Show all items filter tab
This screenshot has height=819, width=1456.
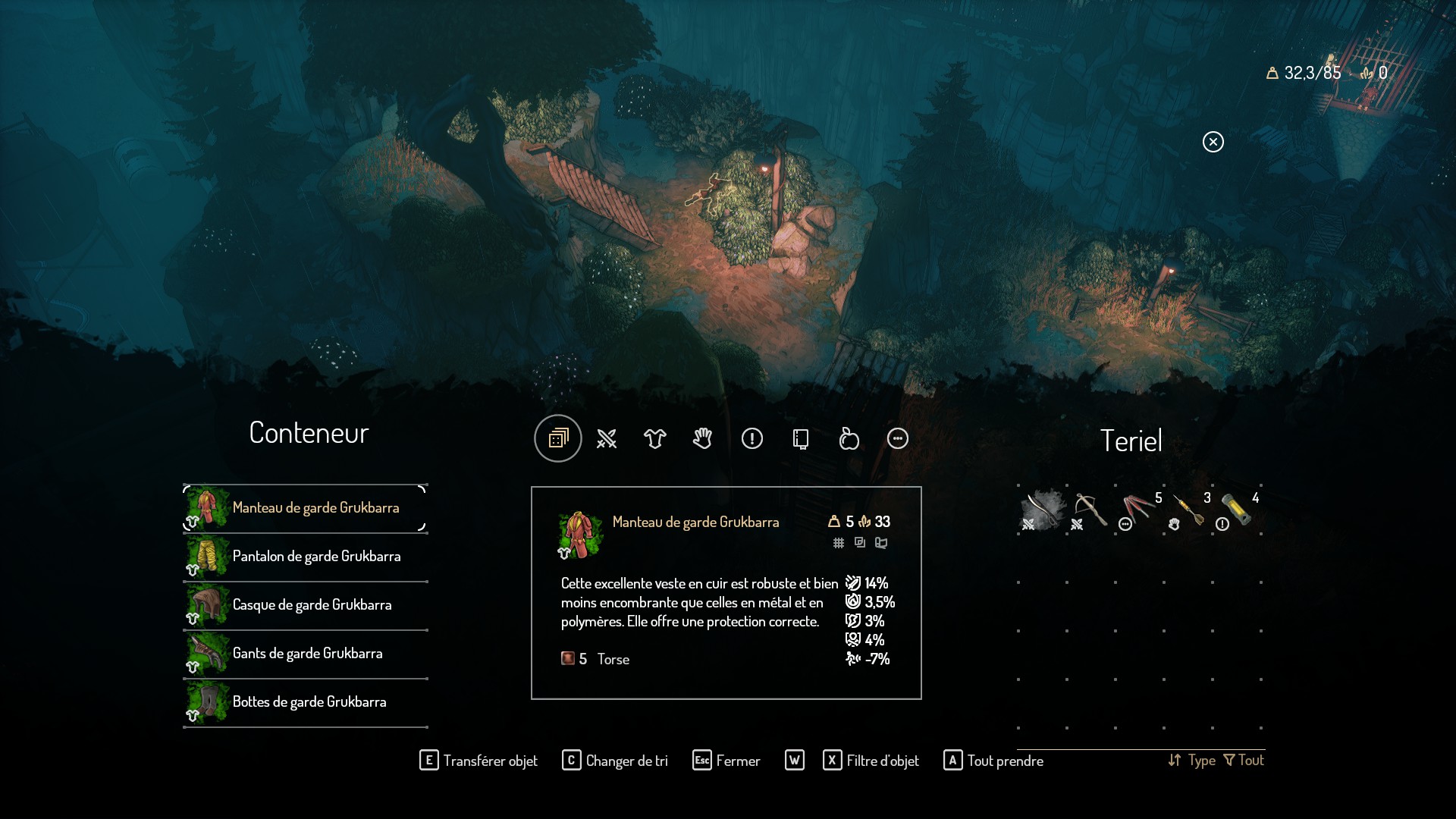click(x=558, y=438)
